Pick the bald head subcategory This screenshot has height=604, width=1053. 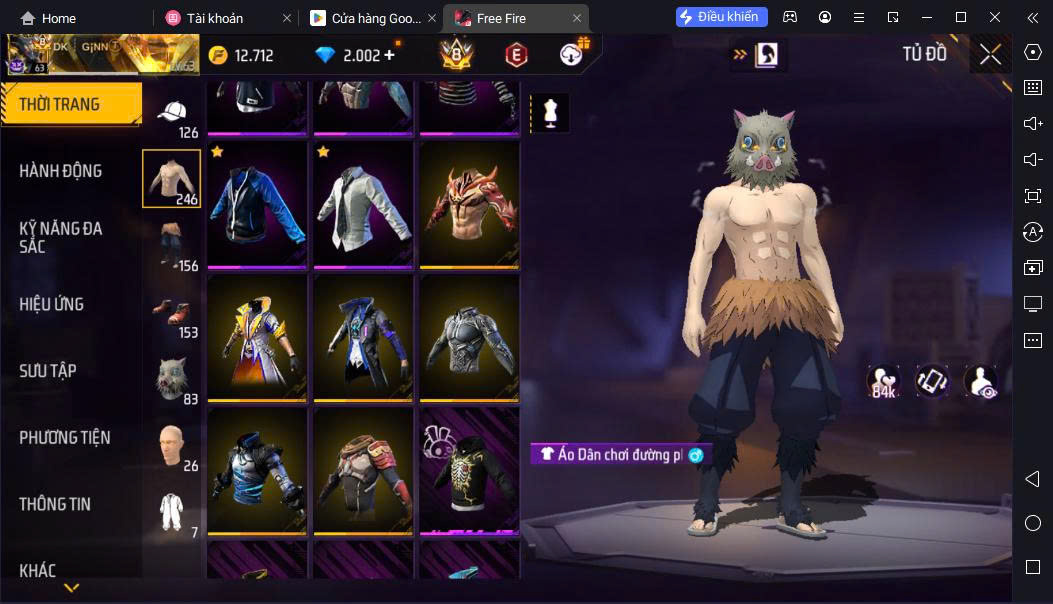tap(172, 446)
